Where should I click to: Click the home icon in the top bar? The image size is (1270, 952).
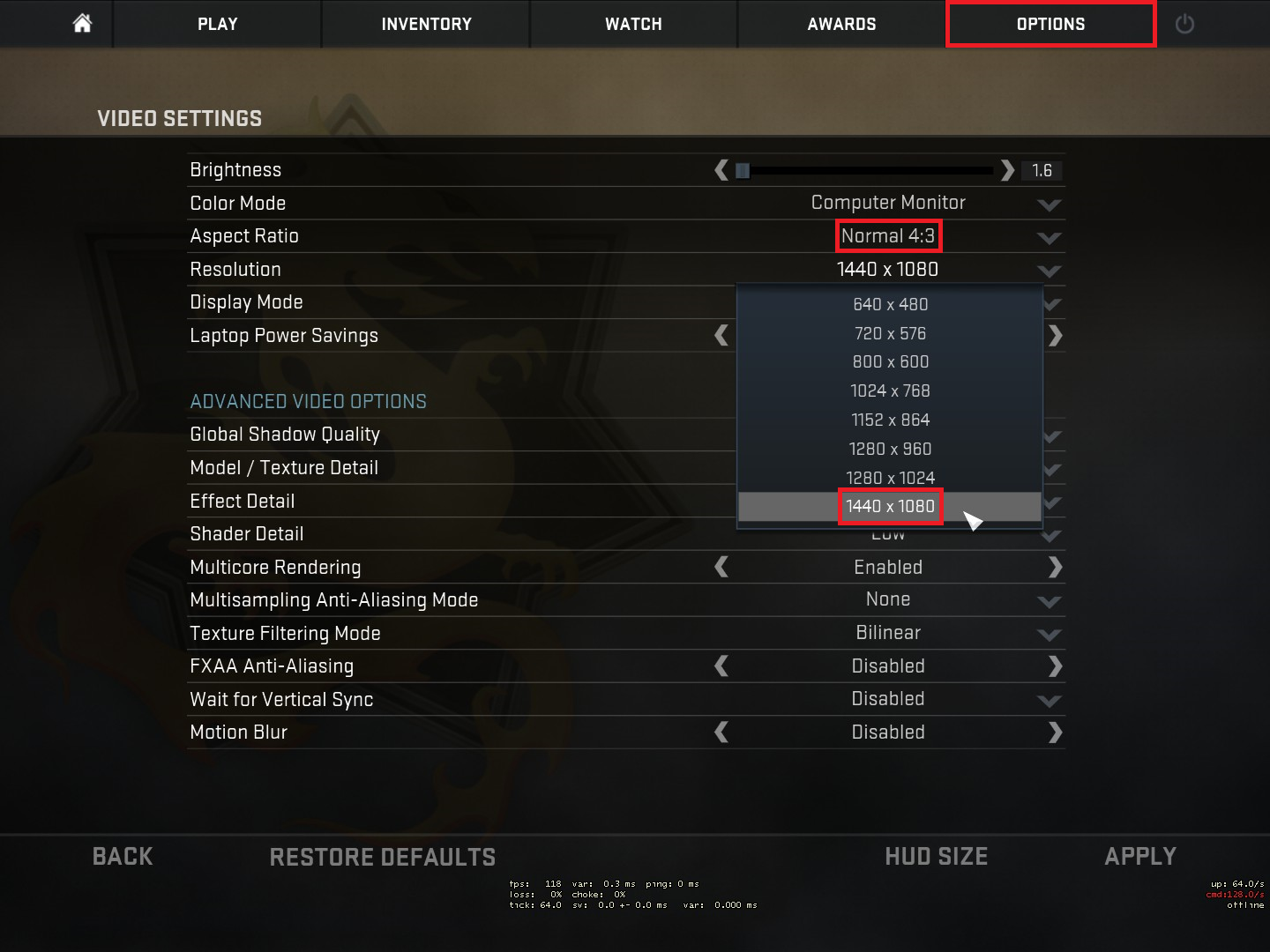81,24
